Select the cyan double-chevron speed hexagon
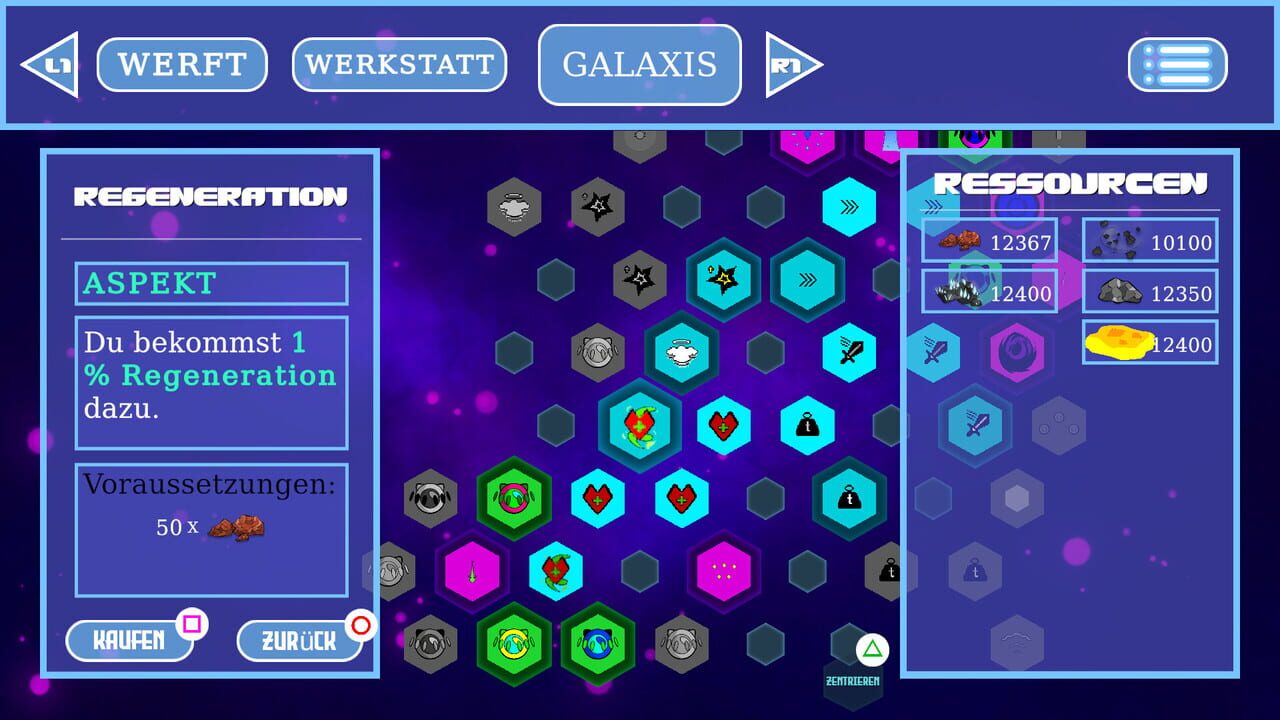Image resolution: width=1280 pixels, height=720 pixels. coord(850,207)
